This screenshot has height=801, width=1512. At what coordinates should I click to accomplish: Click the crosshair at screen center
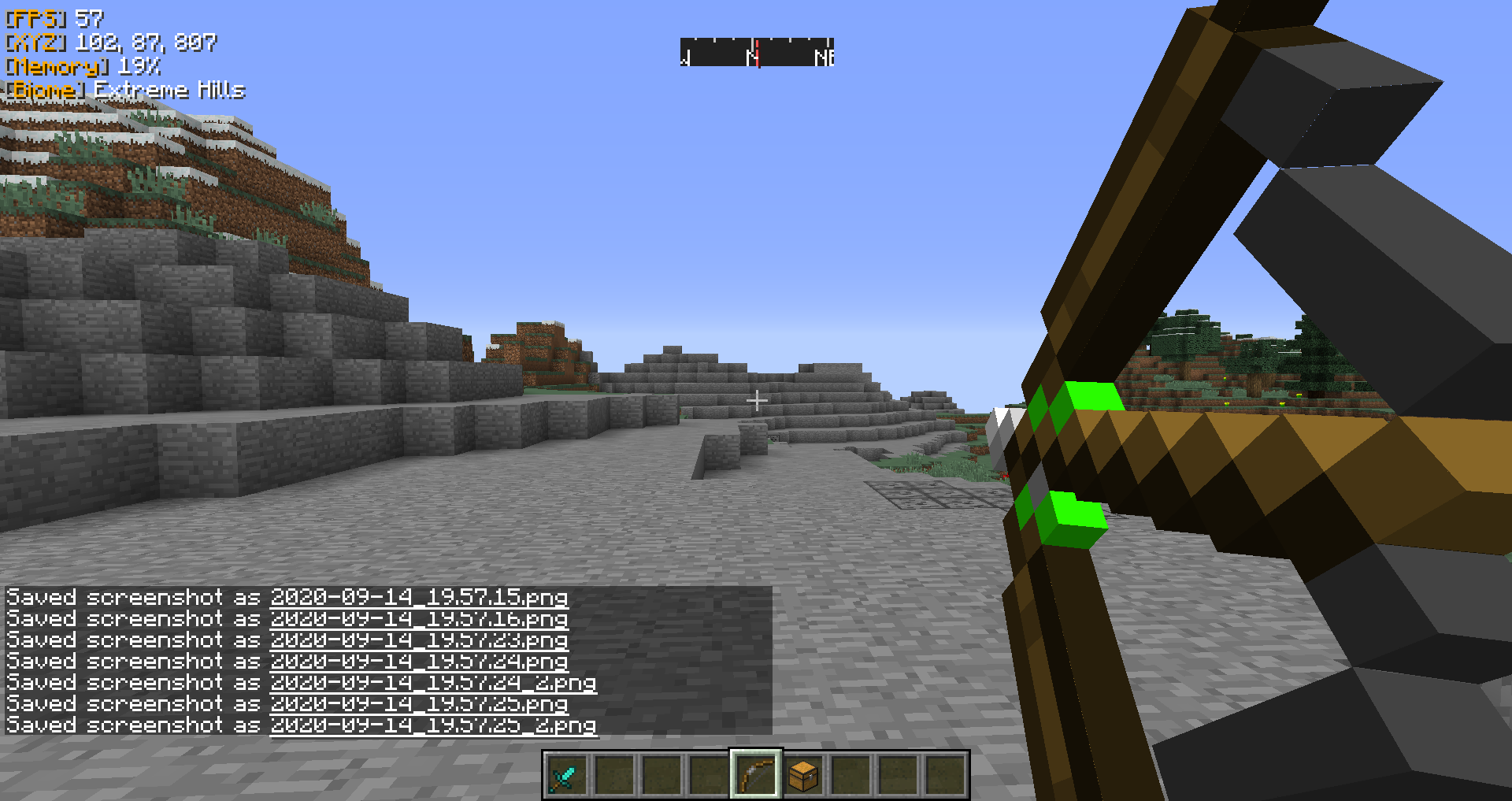coord(756,401)
